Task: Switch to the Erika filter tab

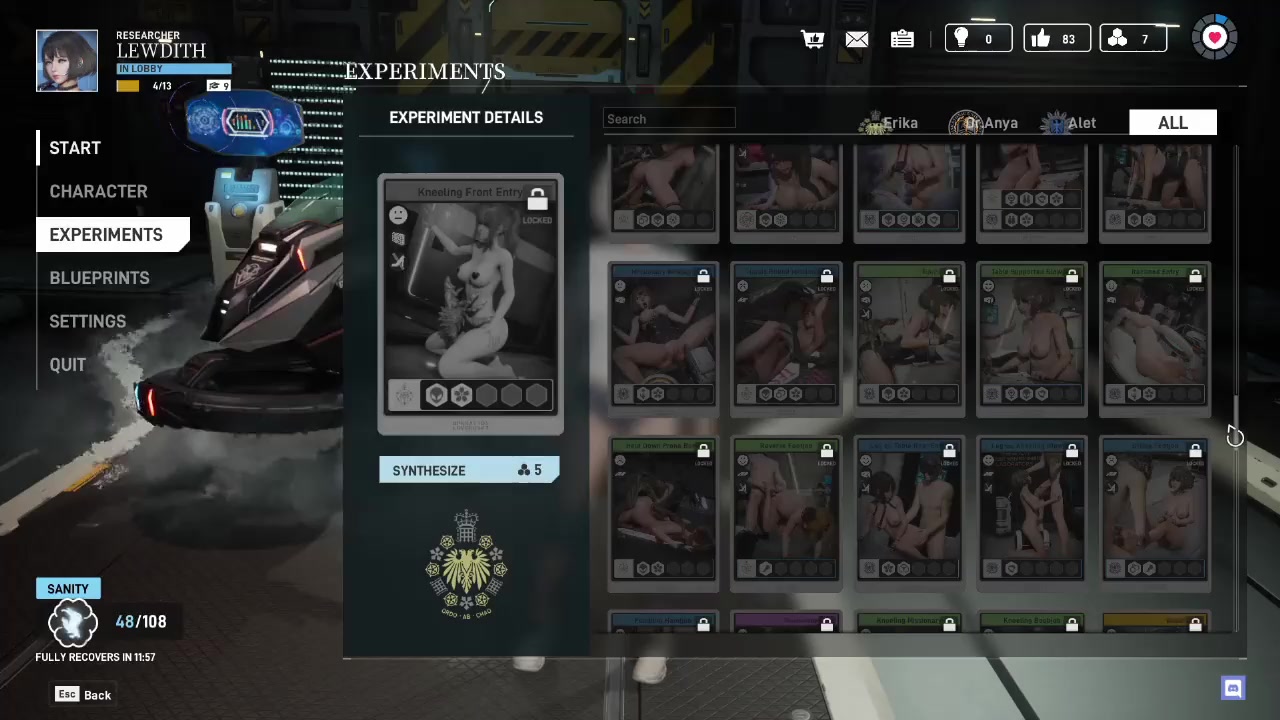Action: pyautogui.click(x=889, y=123)
